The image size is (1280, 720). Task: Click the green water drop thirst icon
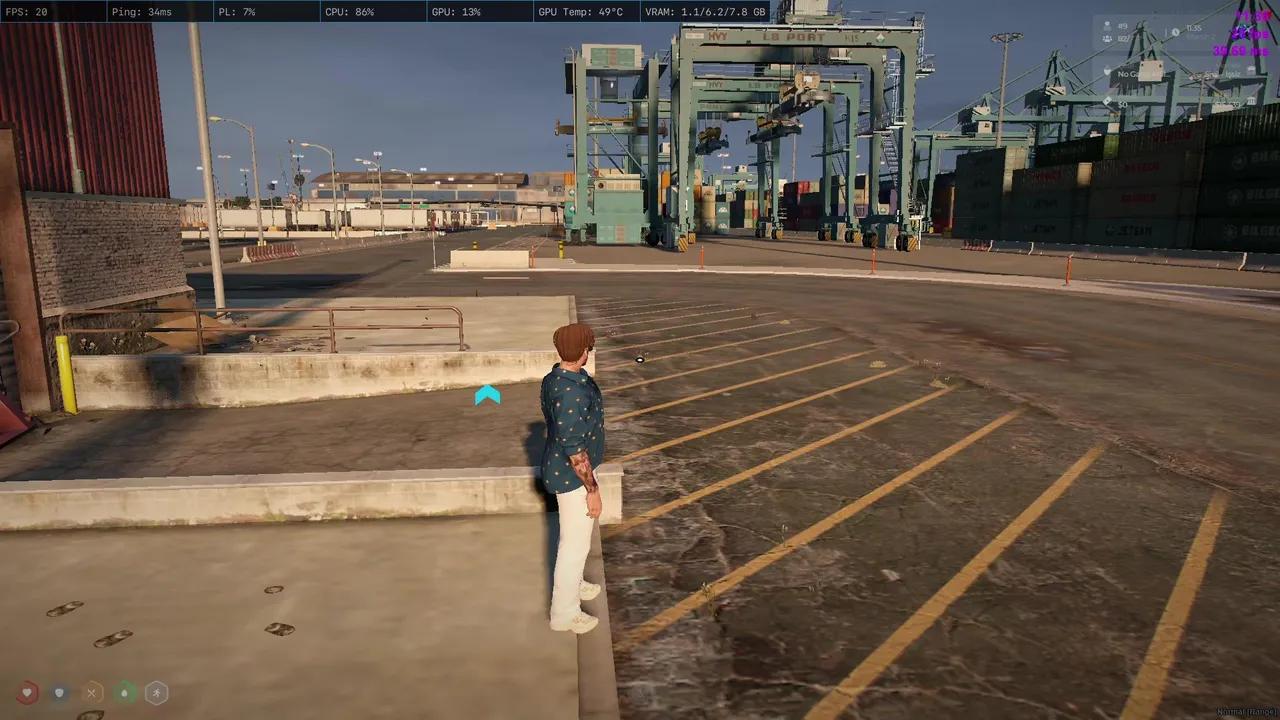point(124,692)
